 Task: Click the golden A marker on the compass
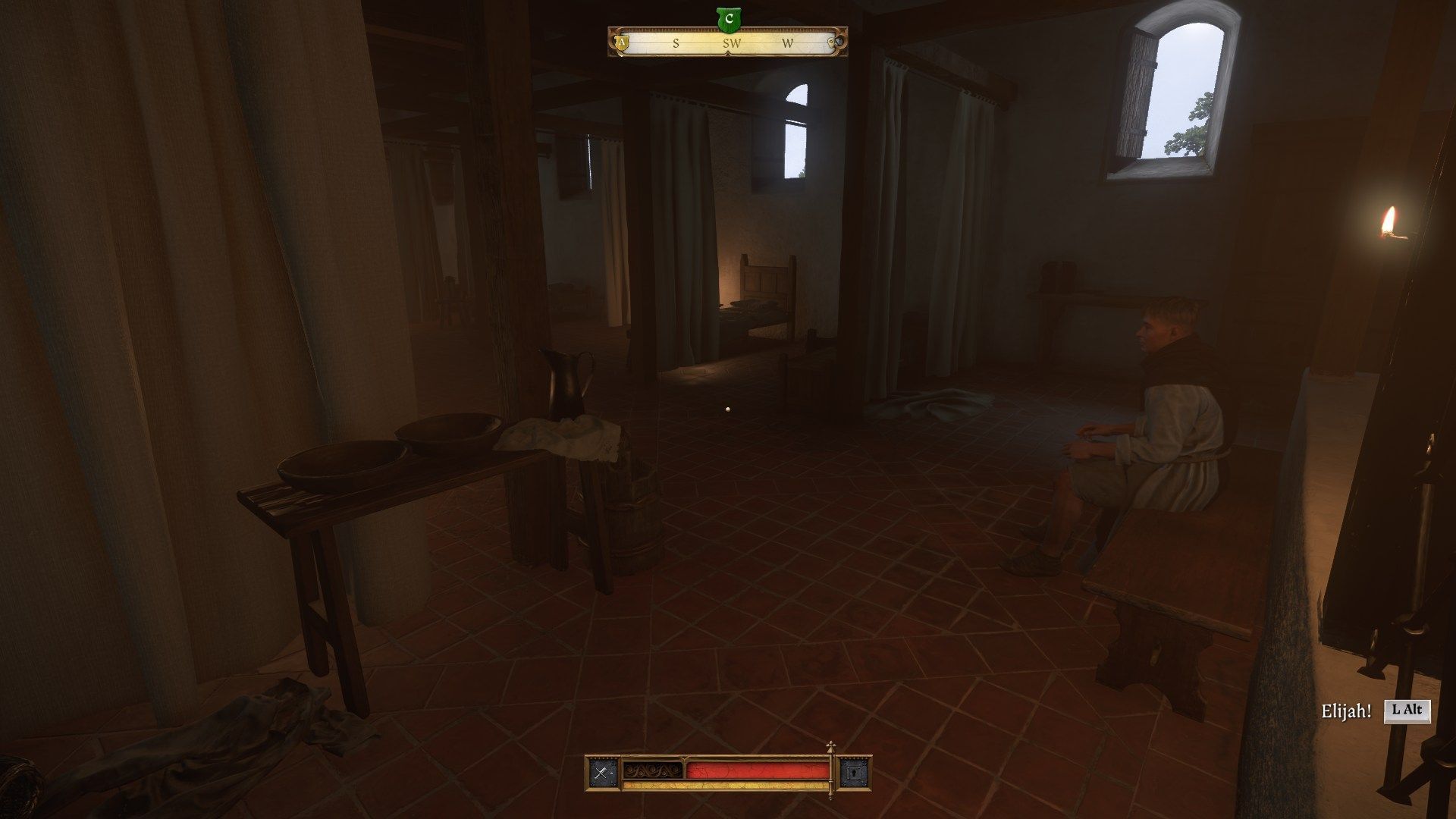[622, 43]
